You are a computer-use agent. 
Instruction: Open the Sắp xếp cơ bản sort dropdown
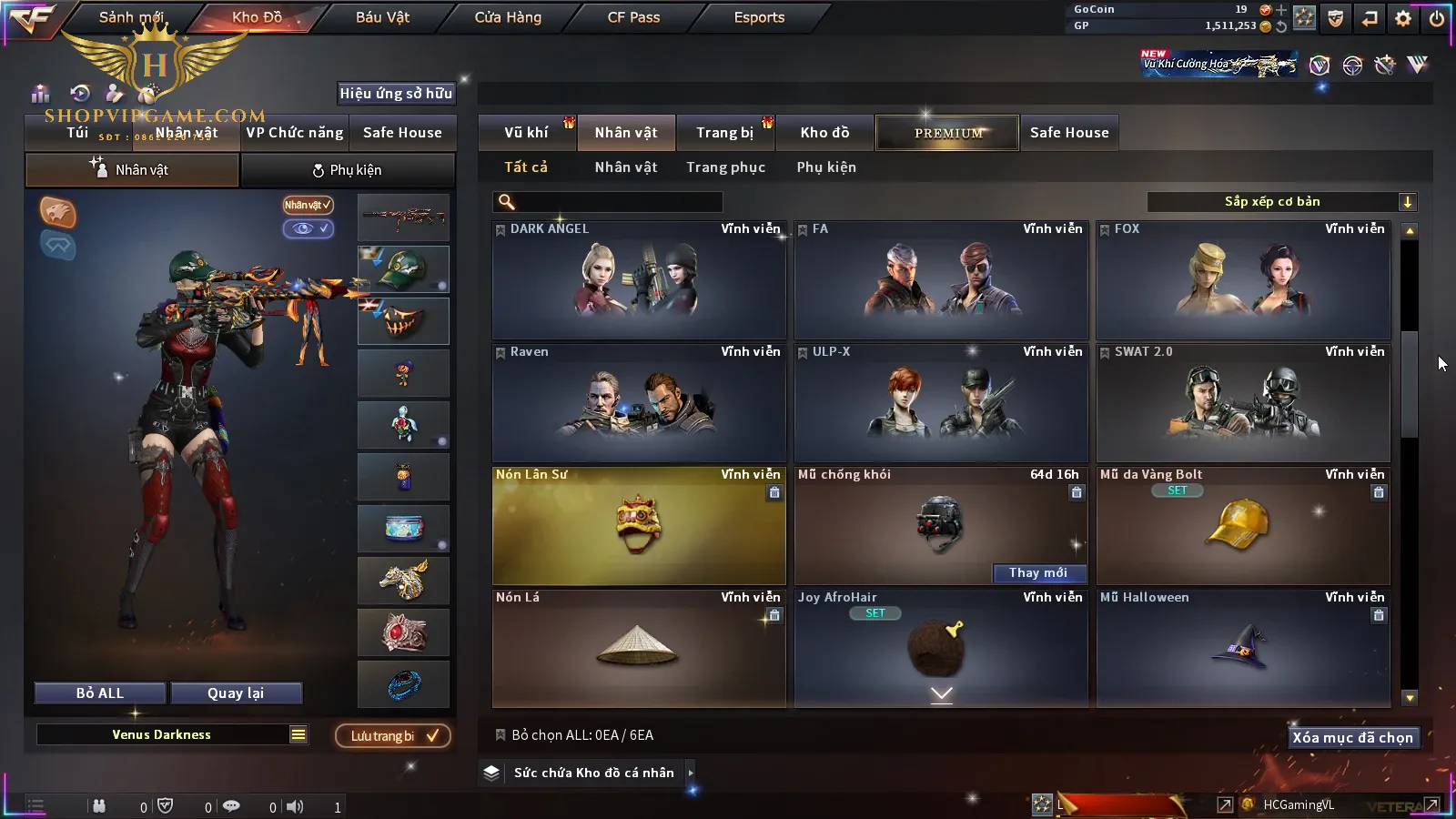[x=1281, y=202]
